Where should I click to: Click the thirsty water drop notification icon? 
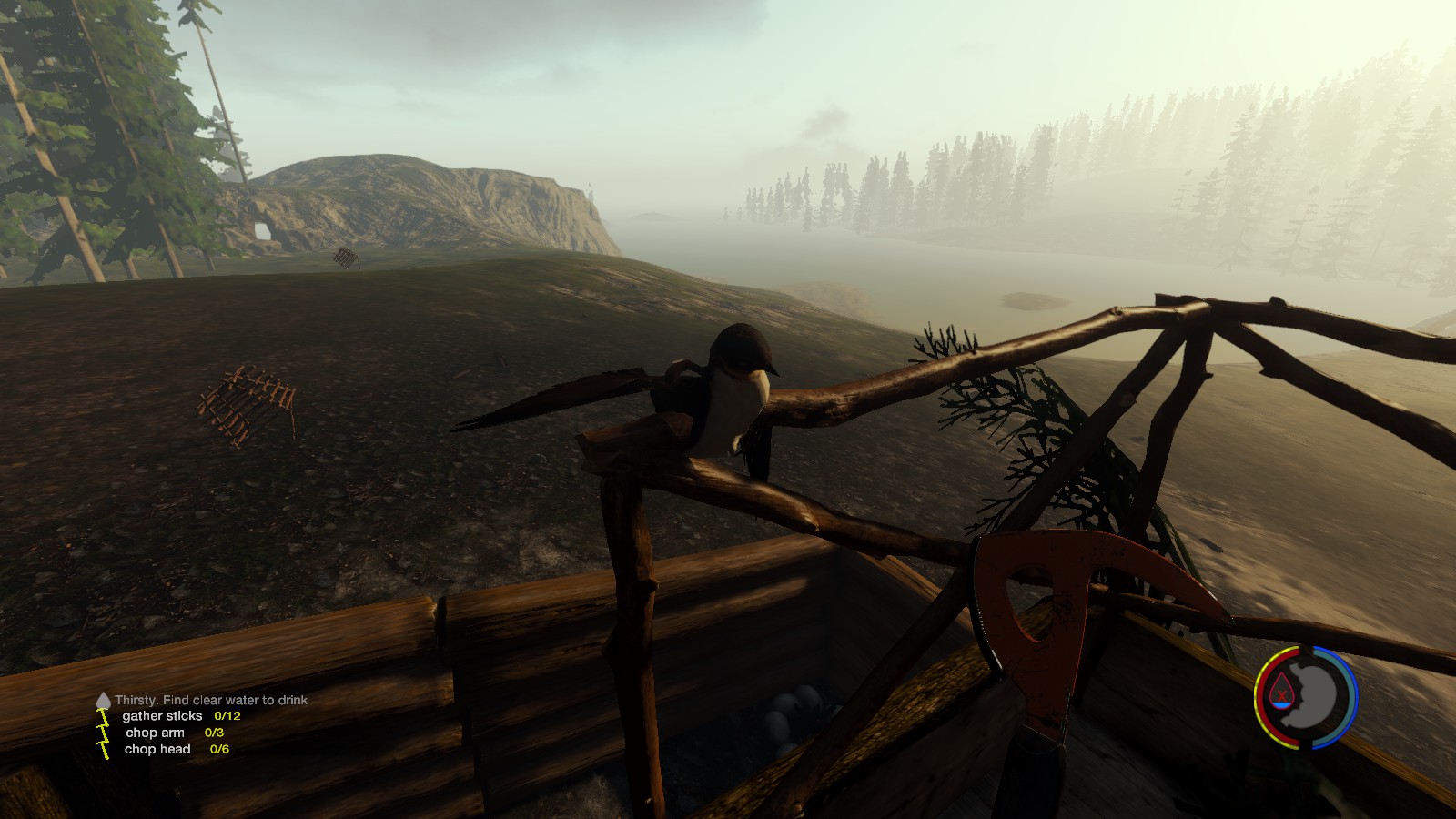click(x=103, y=701)
